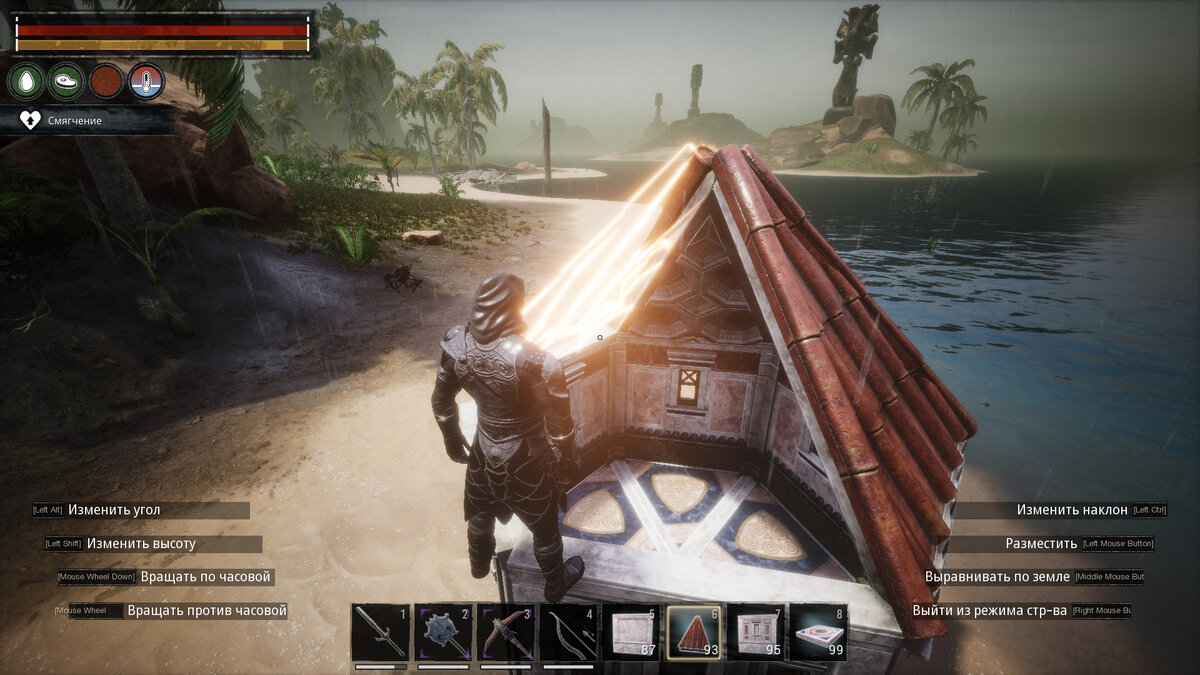The height and width of the screenshot is (675, 1200).
Task: Choose the window wall piece with 95 count
Action: [x=757, y=633]
